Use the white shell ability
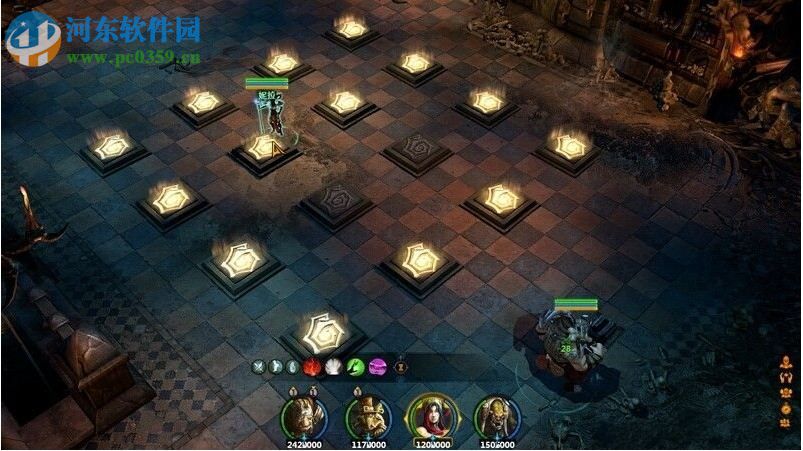The height and width of the screenshot is (451, 803). click(332, 368)
